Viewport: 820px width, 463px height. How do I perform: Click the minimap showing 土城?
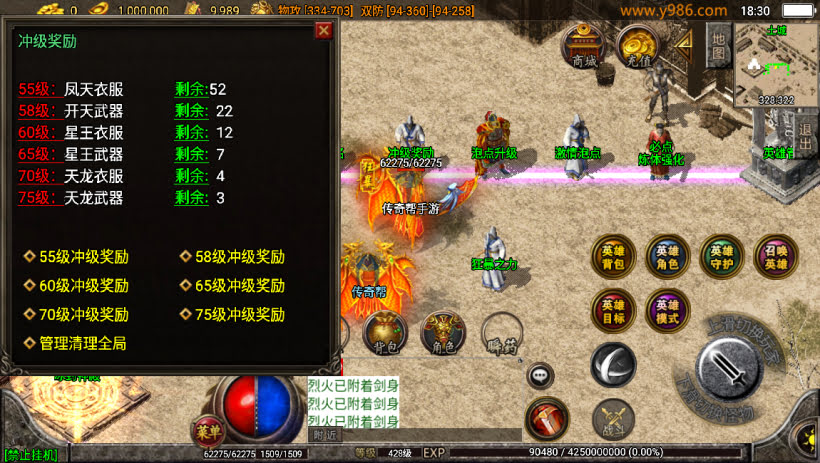pyautogui.click(x=775, y=63)
